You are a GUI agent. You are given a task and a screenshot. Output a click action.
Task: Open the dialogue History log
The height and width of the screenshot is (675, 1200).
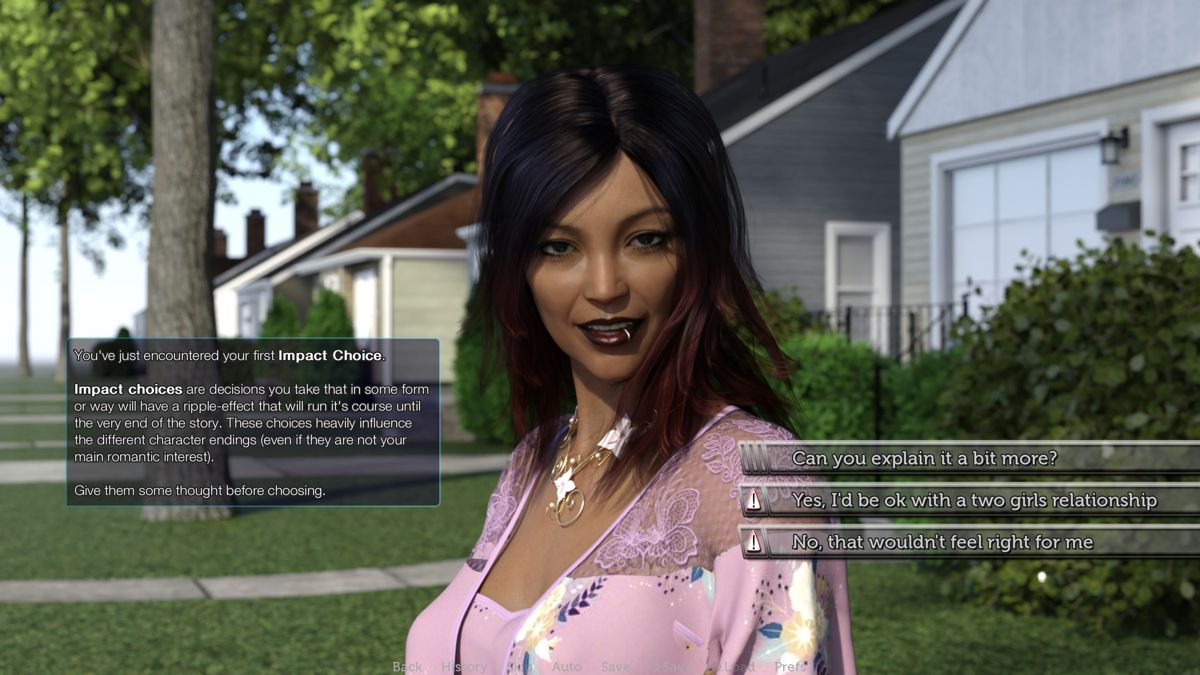pos(464,667)
